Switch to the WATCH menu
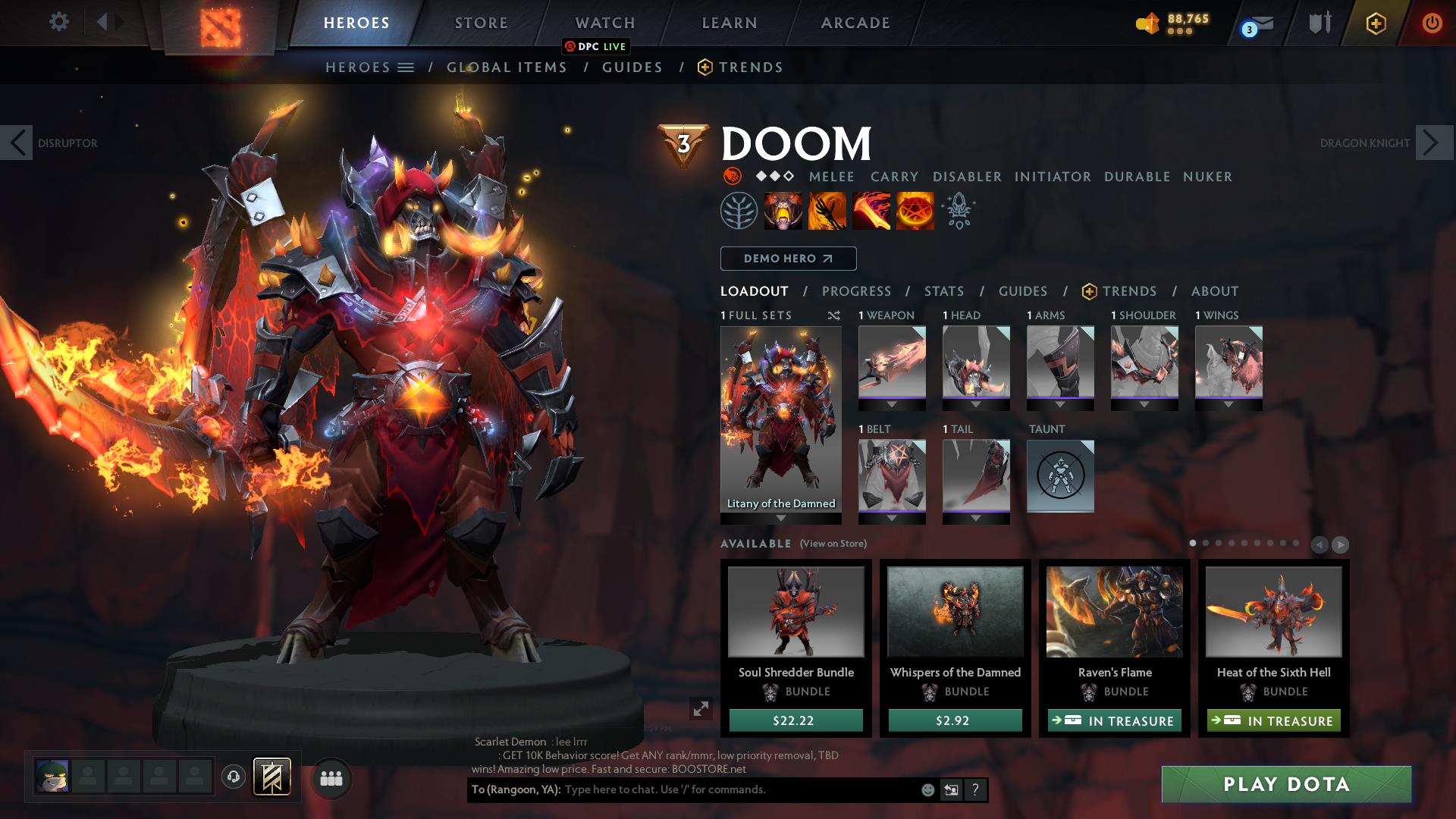Image resolution: width=1456 pixels, height=819 pixels. (604, 22)
